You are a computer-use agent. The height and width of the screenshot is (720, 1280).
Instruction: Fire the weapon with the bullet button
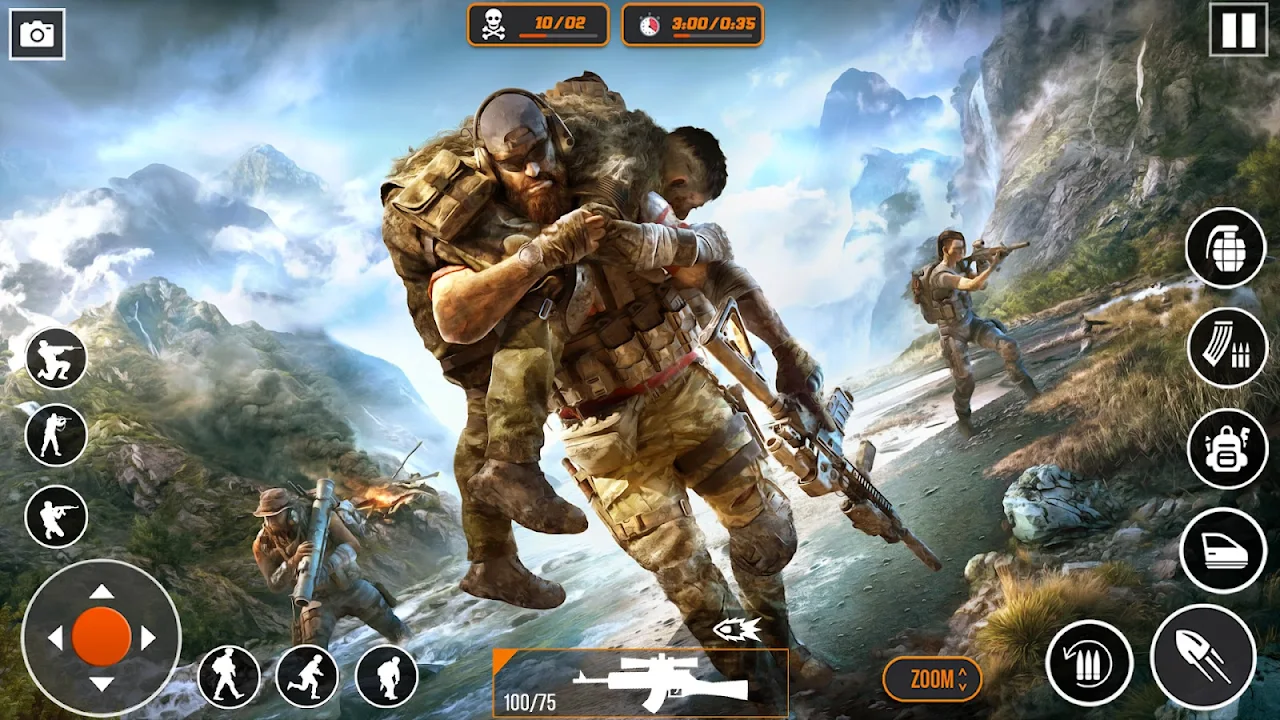[x=1203, y=657]
